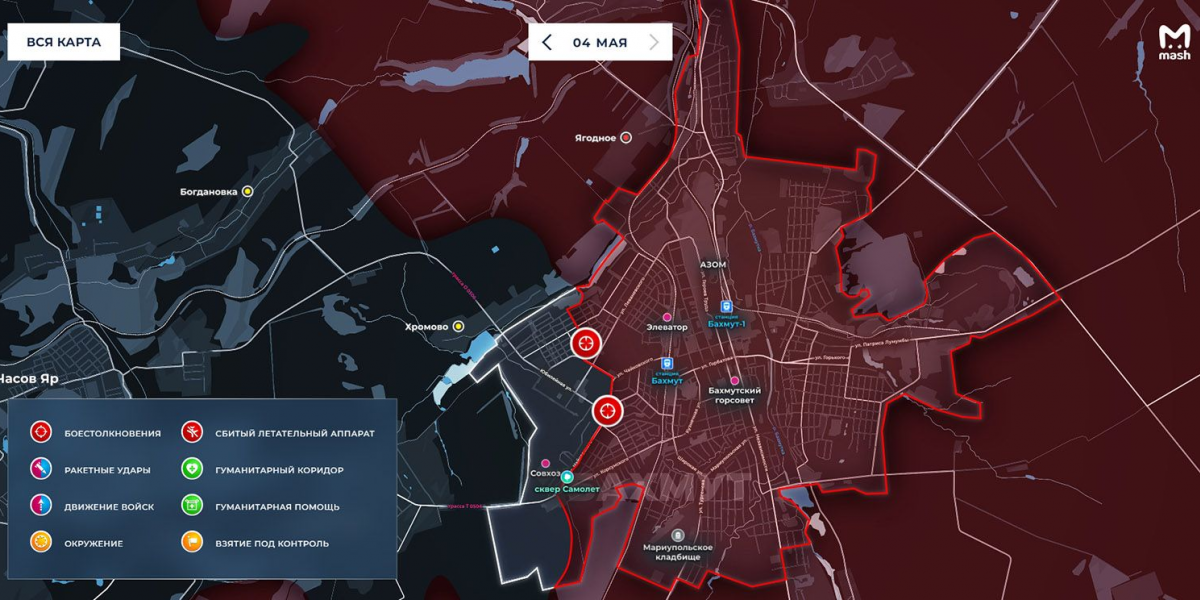
Task: Go to the previous date with left arrow
Action: [546, 42]
